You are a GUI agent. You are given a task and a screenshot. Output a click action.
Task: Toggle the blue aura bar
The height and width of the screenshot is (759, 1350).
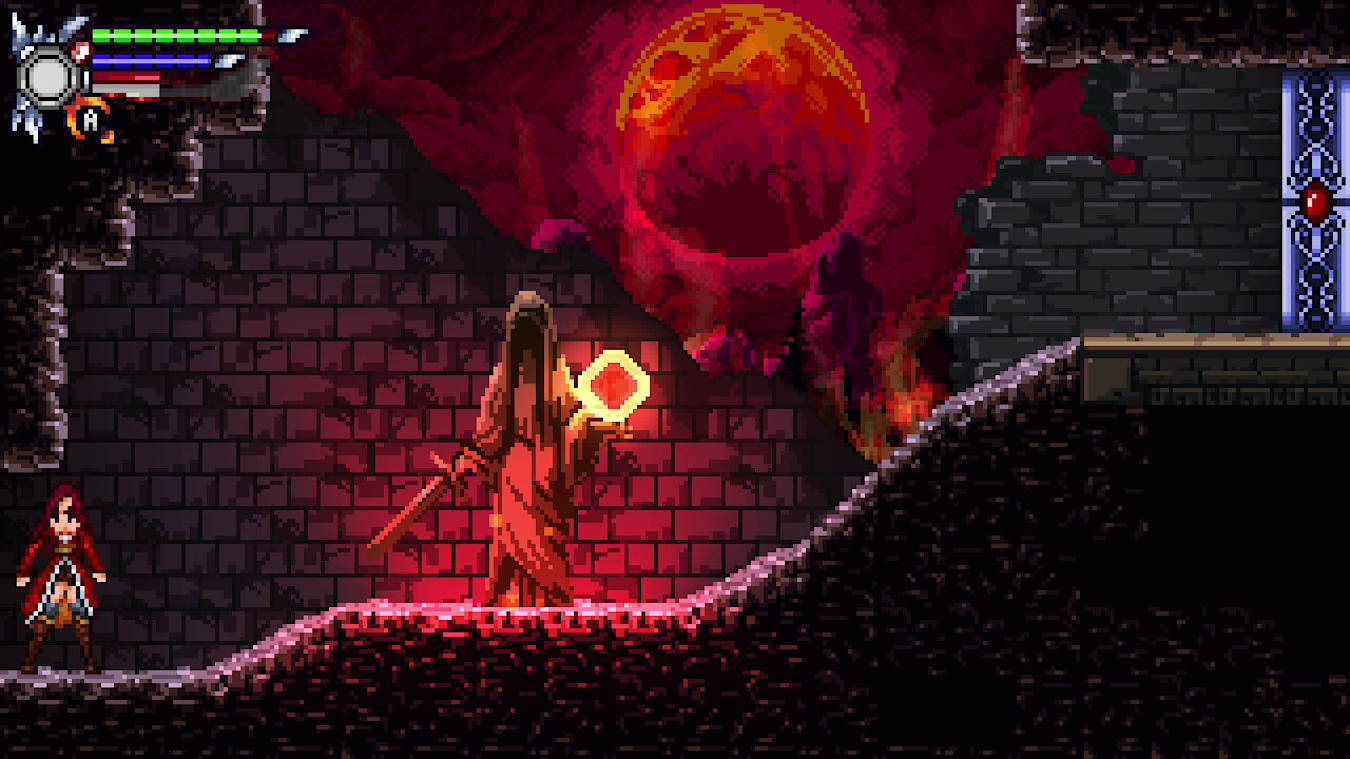pos(151,60)
